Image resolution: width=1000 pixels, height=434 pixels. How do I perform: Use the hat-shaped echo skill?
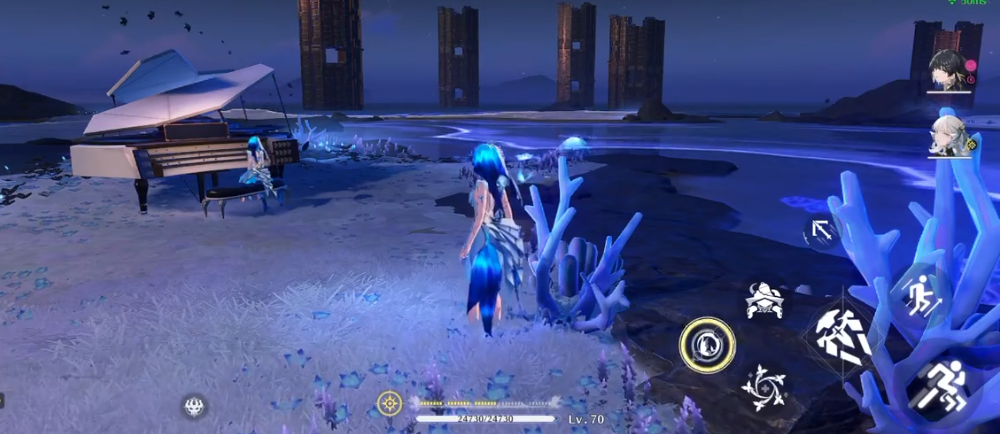(x=764, y=300)
